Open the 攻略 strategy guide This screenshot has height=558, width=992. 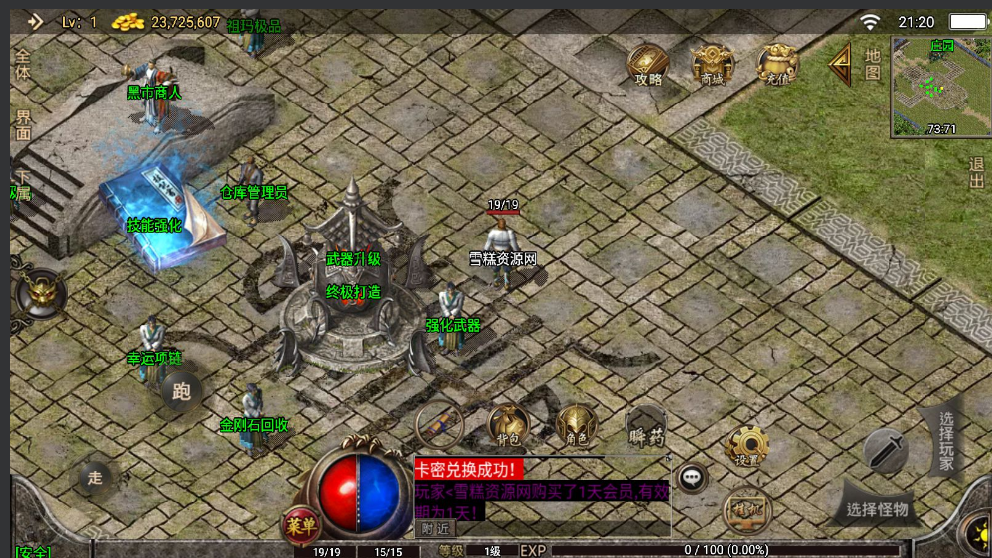tap(649, 65)
